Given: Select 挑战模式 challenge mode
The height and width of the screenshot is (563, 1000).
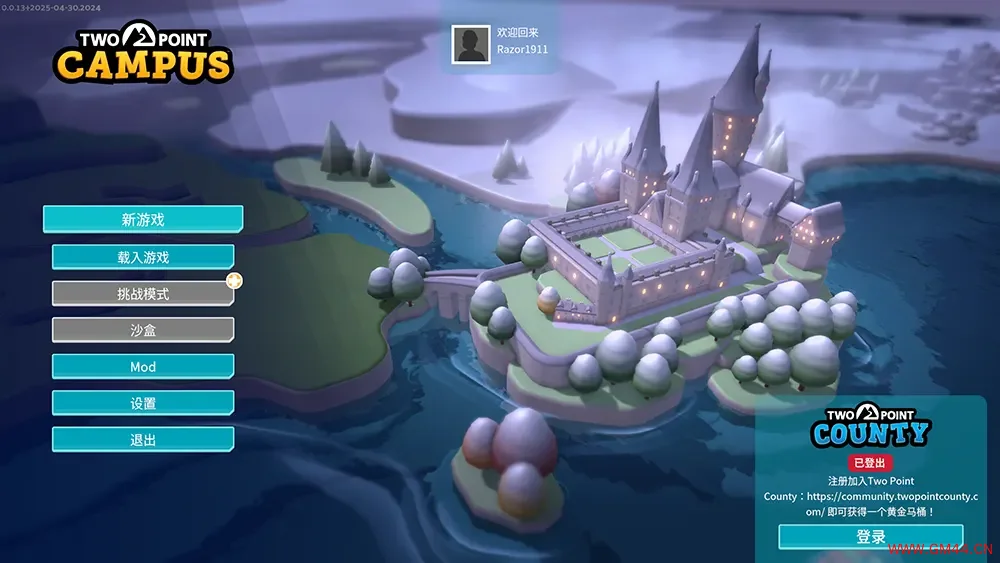Looking at the screenshot, I should (143, 294).
